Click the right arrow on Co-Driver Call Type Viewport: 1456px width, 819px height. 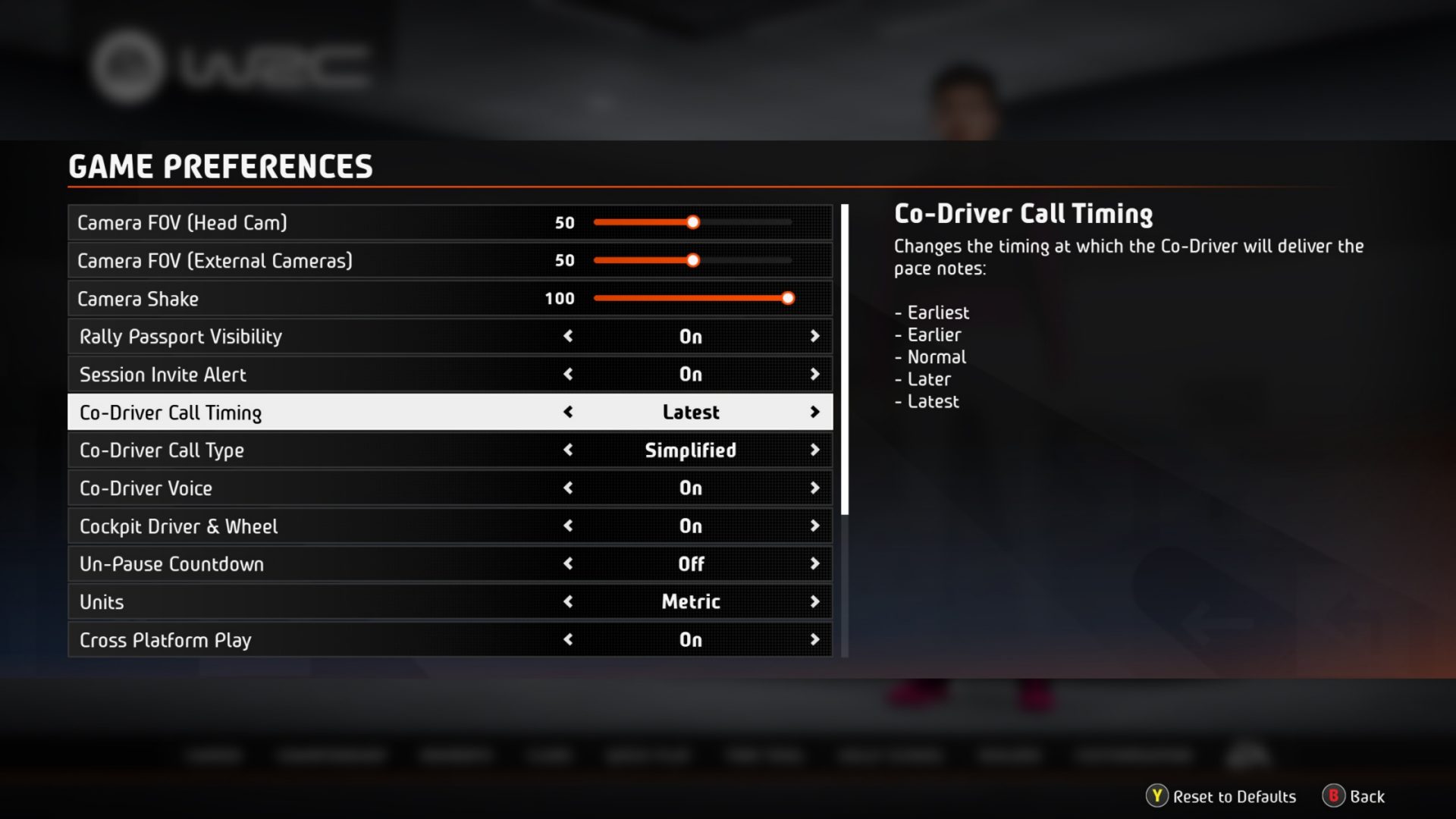(815, 450)
